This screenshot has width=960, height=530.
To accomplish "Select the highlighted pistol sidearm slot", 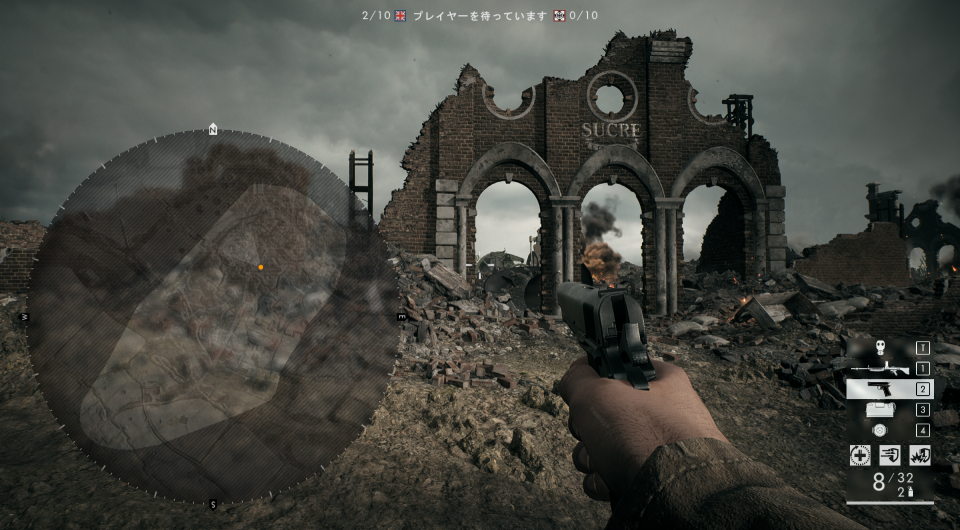I will 879,389.
